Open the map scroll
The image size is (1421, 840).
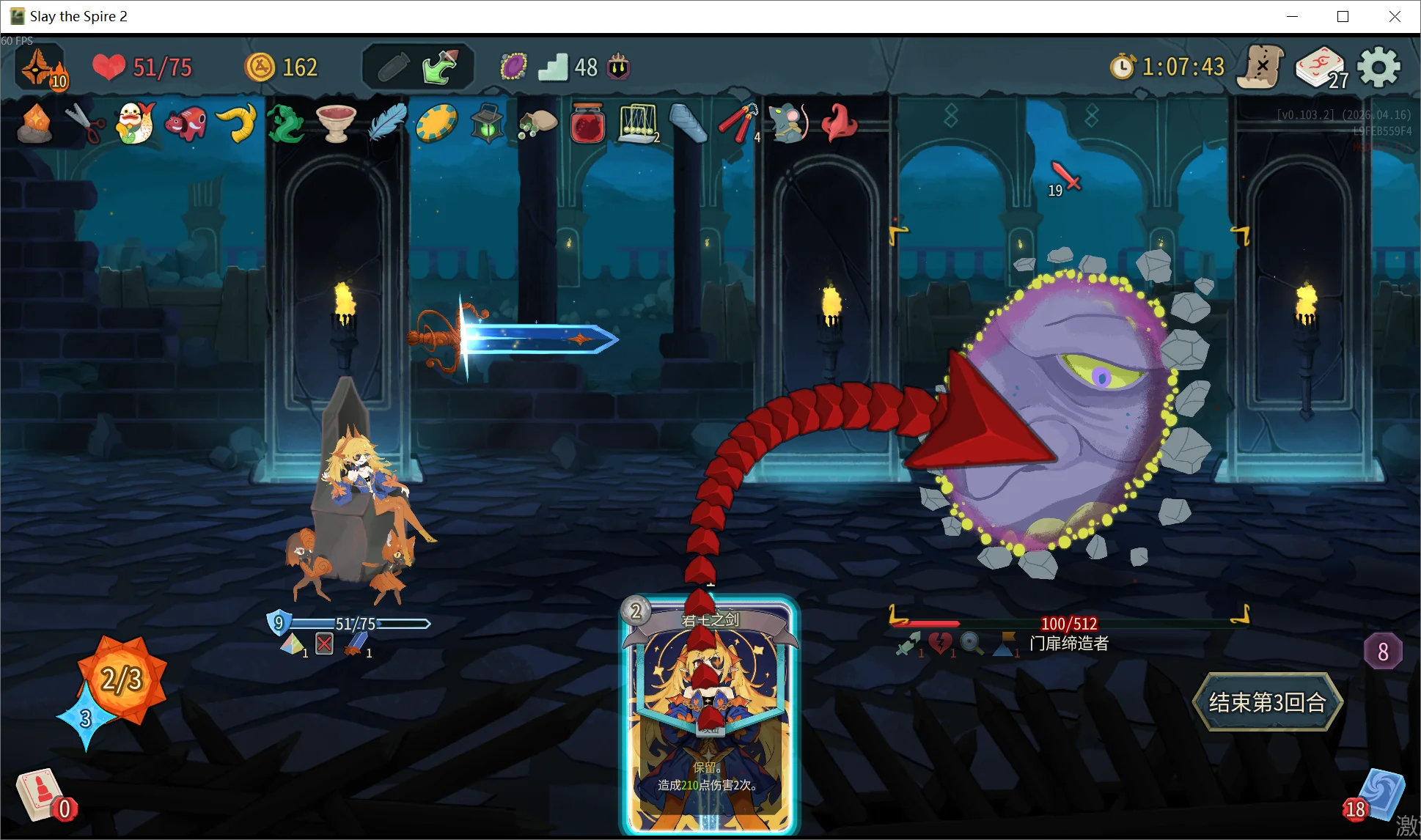pyautogui.click(x=1260, y=67)
